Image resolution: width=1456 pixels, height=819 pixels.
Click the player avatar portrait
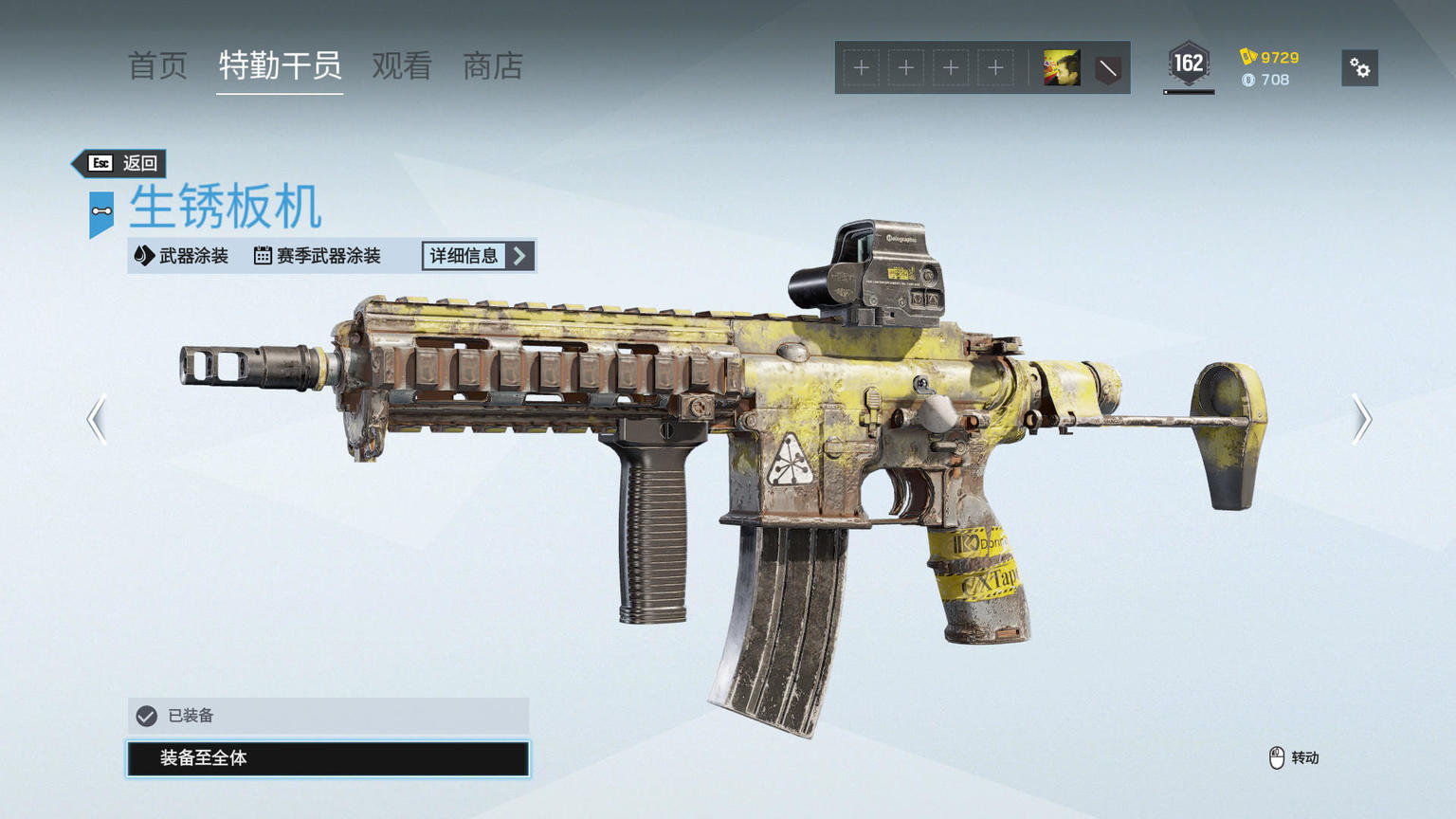click(x=1062, y=68)
